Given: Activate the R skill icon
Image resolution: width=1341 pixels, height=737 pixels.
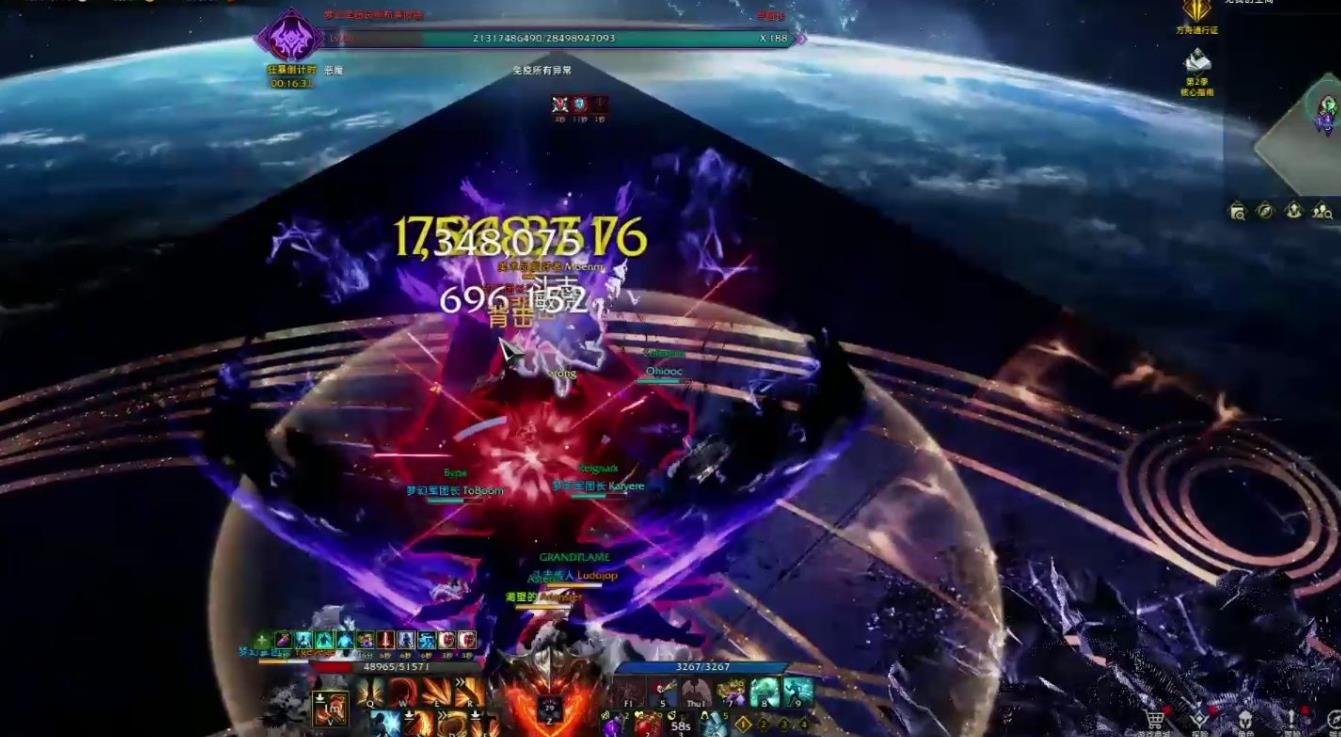Looking at the screenshot, I should 467,691.
